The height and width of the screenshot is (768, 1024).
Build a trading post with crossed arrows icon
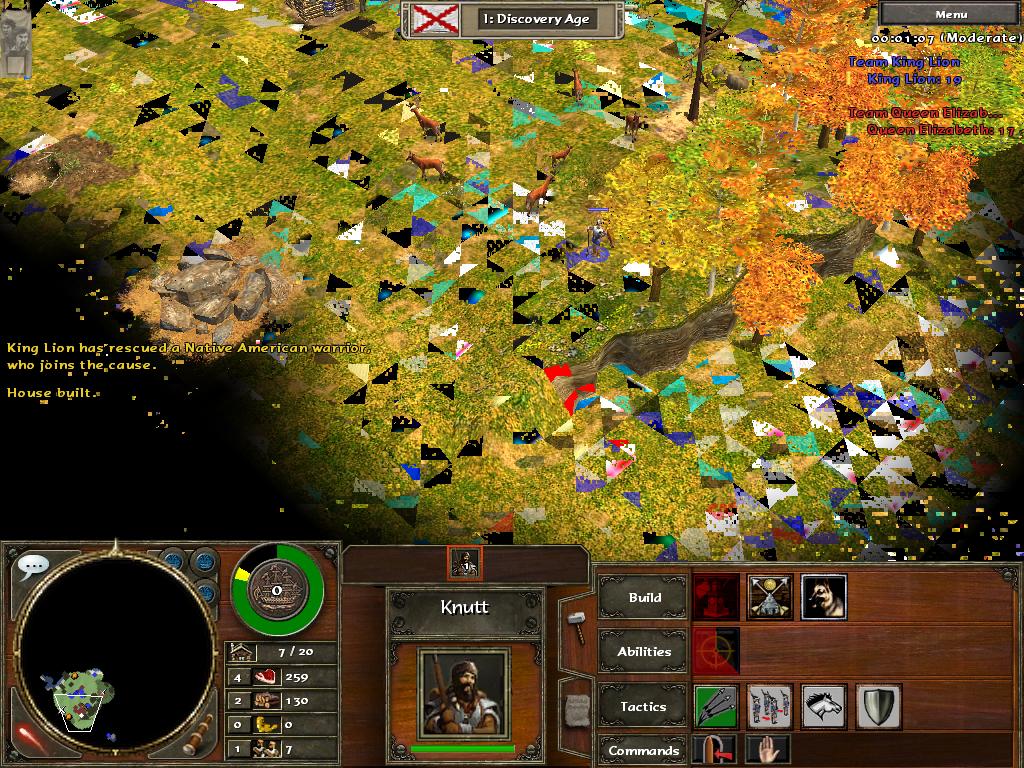[x=770, y=597]
